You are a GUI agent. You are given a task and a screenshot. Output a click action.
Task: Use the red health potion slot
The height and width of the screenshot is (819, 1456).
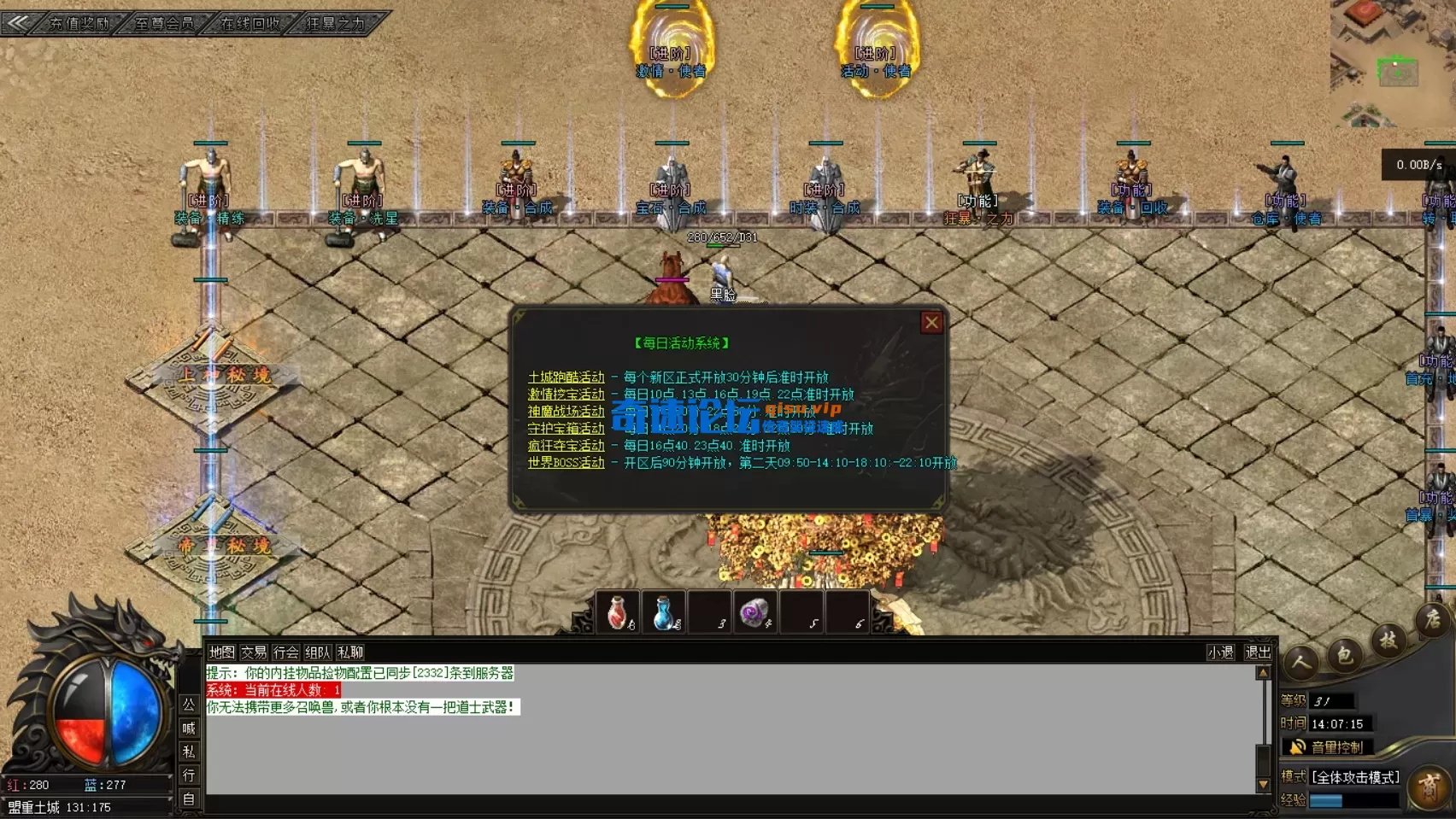tap(618, 612)
